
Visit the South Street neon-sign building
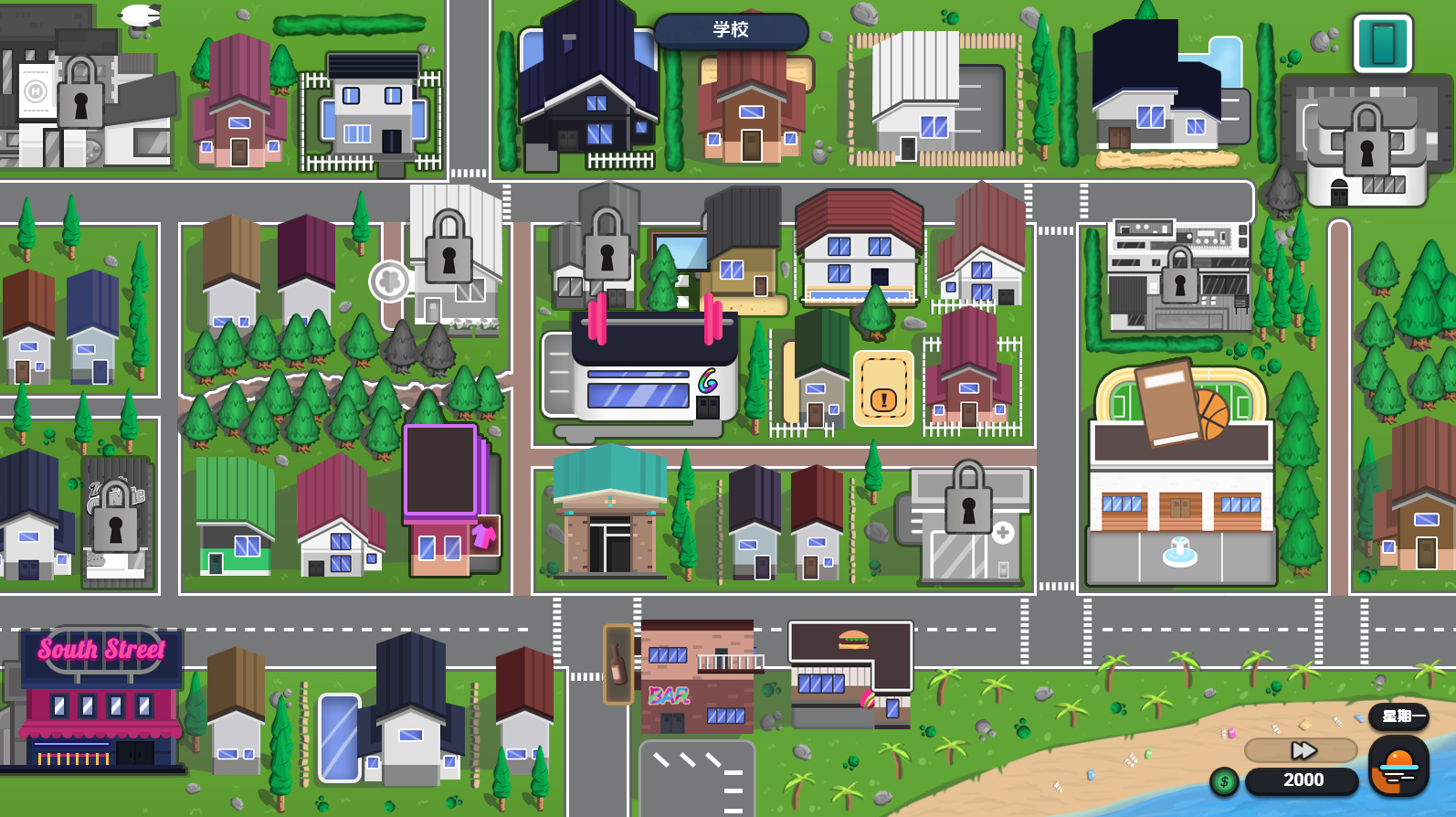point(100,699)
